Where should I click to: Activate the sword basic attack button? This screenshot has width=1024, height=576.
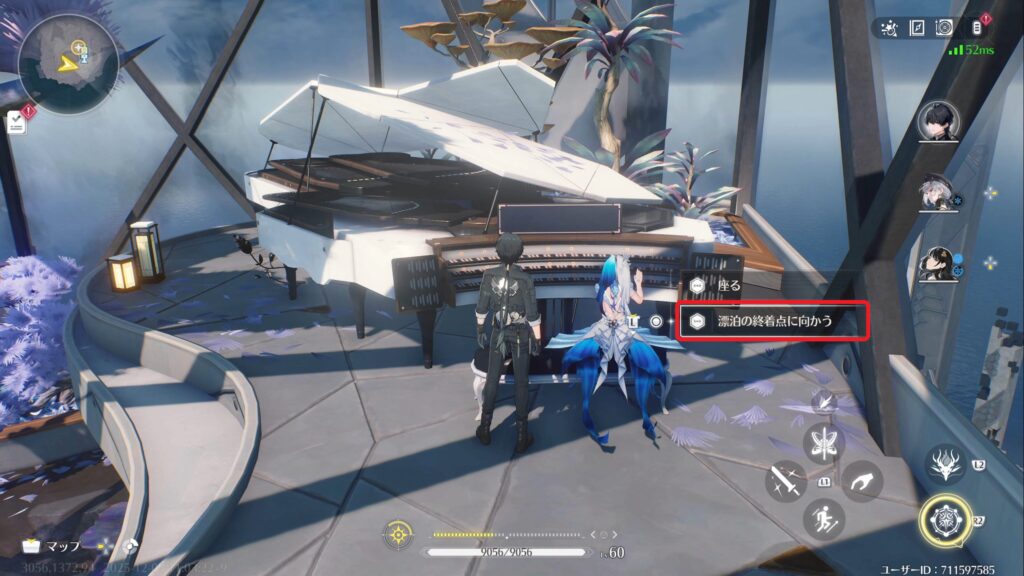[785, 482]
